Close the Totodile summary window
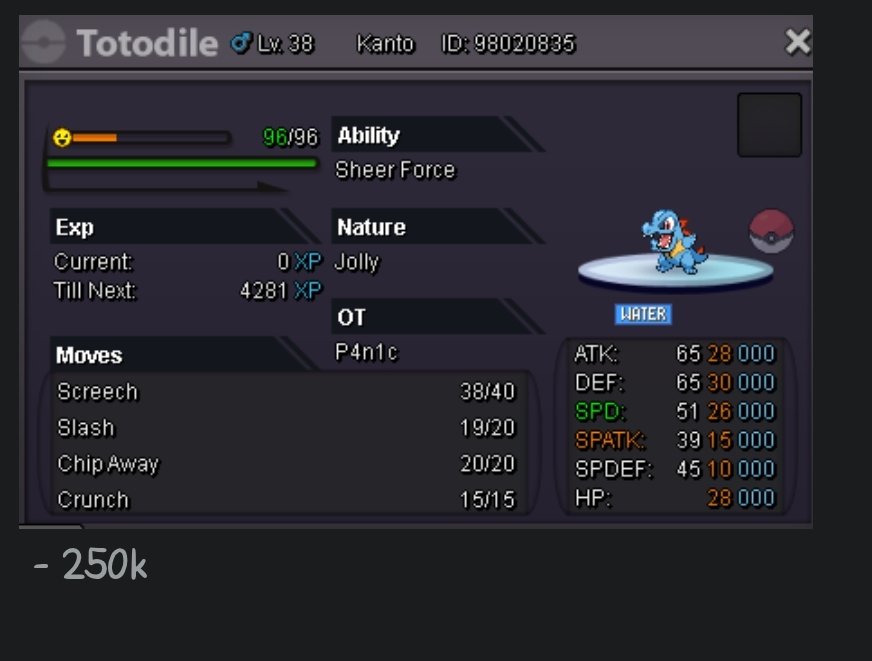 [x=797, y=42]
